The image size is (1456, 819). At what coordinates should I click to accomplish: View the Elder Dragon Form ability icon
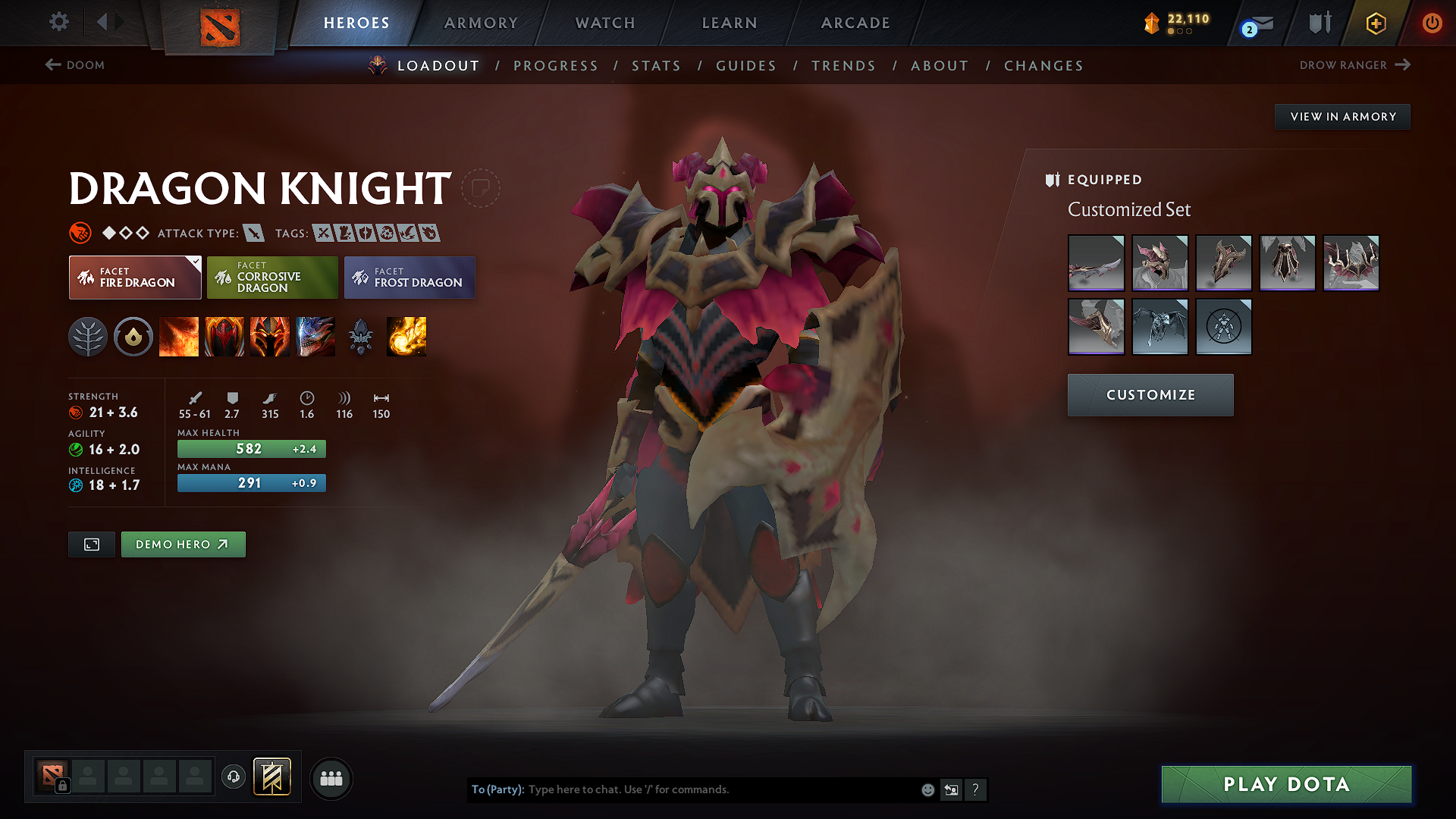[315, 337]
